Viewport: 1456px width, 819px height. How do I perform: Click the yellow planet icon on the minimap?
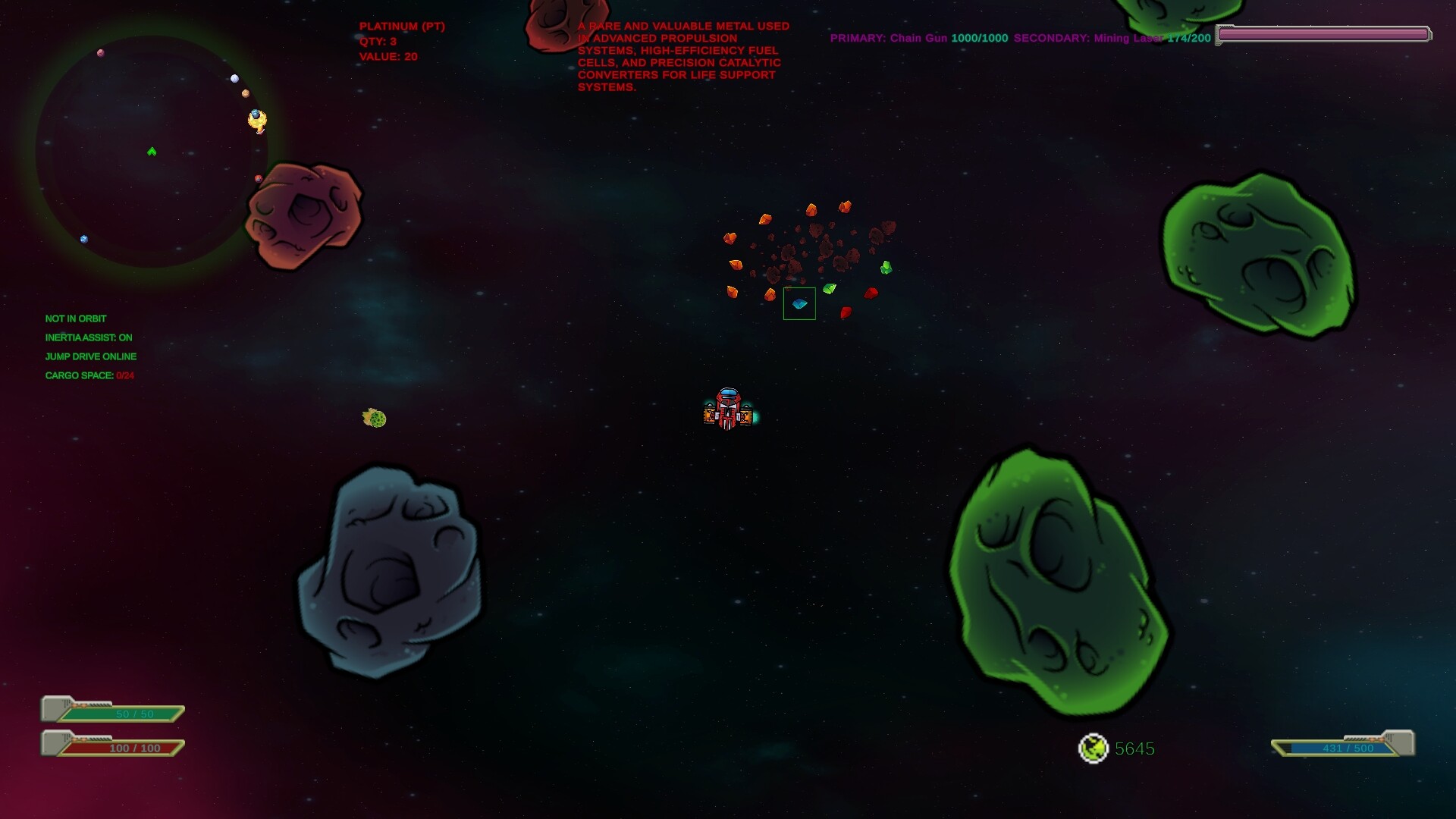[x=256, y=118]
